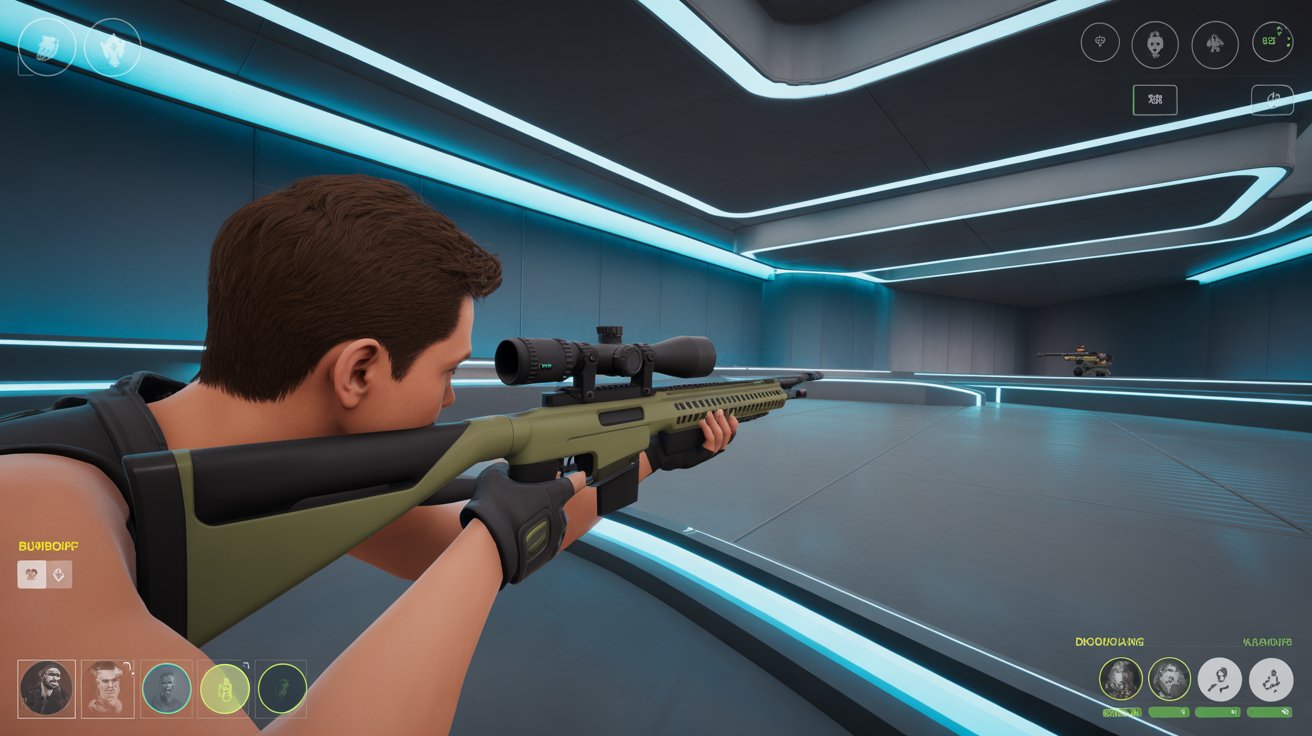Screen dimensions: 1312x736
Task: Click the jet aircraft icon top right
Action: tap(1215, 43)
